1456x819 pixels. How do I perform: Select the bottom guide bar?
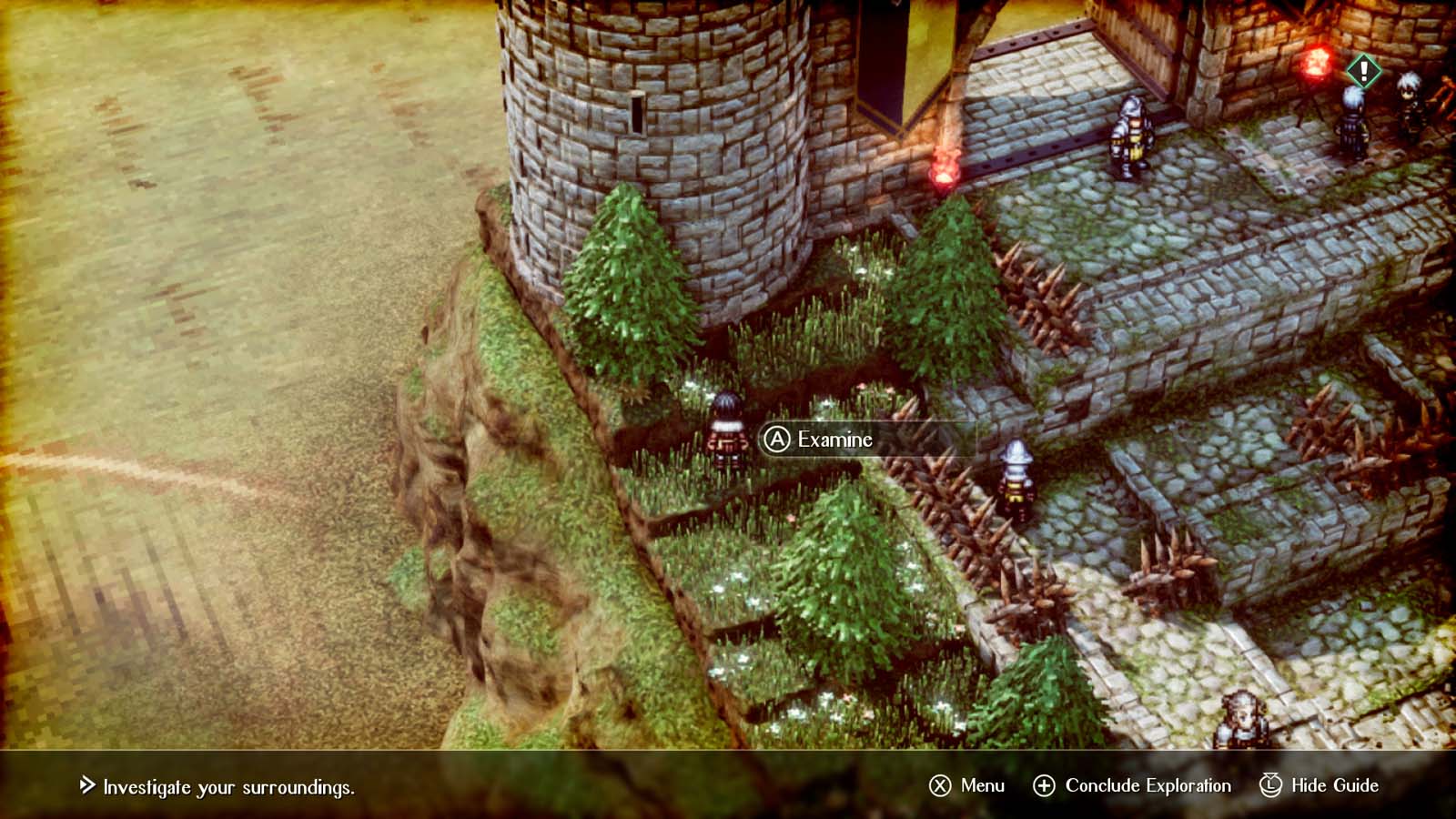point(728,784)
